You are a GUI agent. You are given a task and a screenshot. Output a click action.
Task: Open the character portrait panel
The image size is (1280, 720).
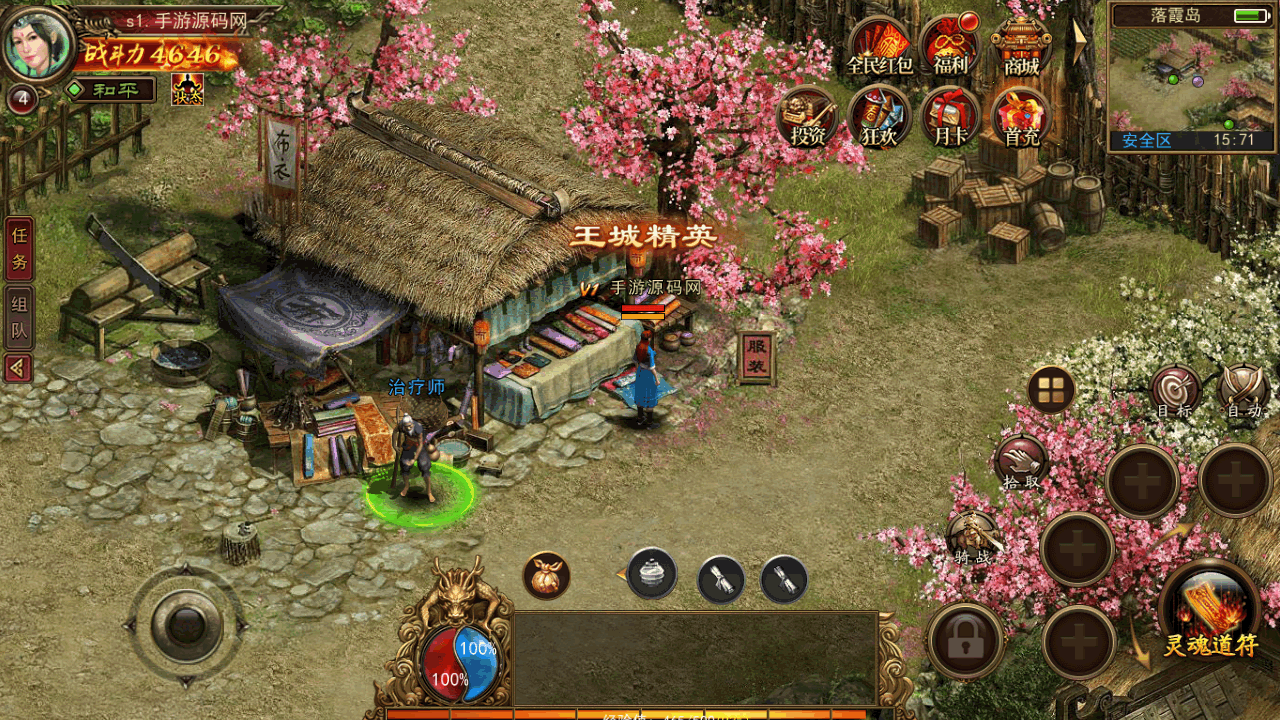coord(40,44)
